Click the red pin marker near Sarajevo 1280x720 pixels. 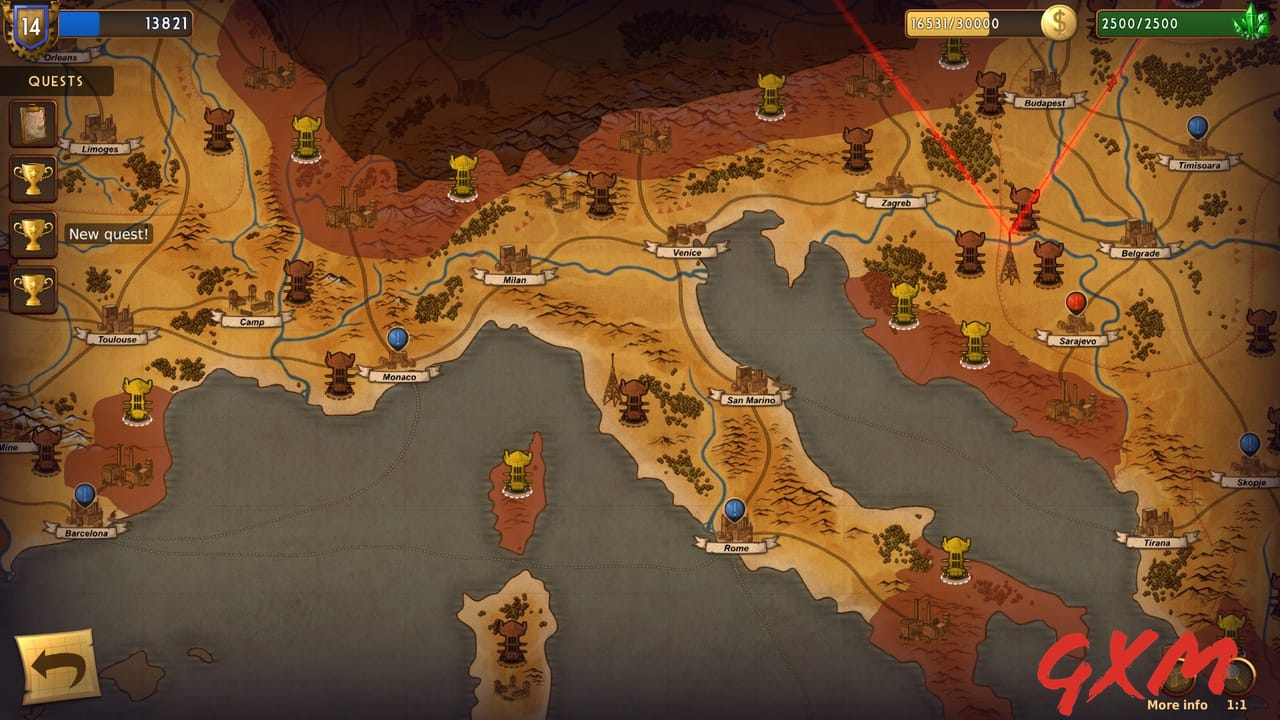point(1075,300)
